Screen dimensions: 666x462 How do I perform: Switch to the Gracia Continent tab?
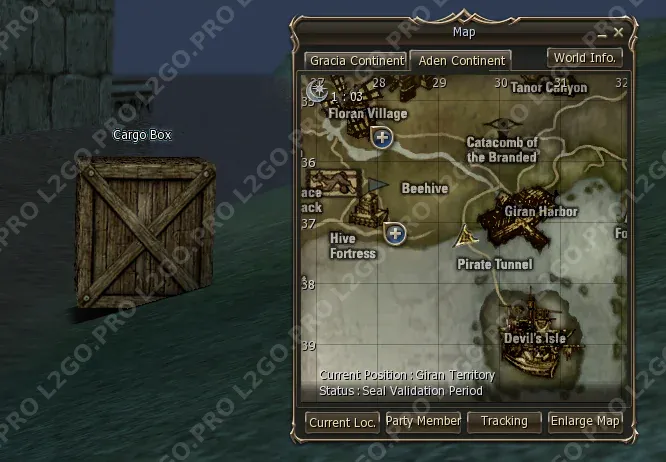[x=356, y=60]
